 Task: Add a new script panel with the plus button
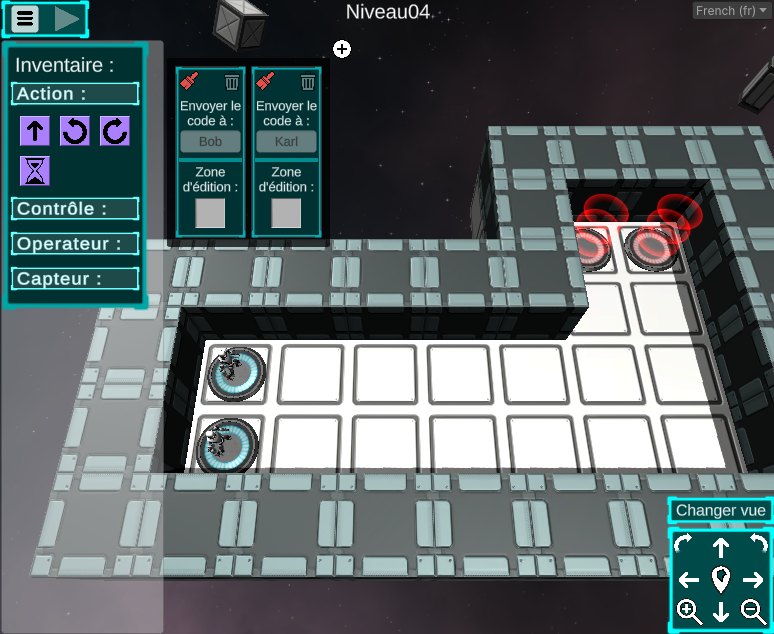342,49
